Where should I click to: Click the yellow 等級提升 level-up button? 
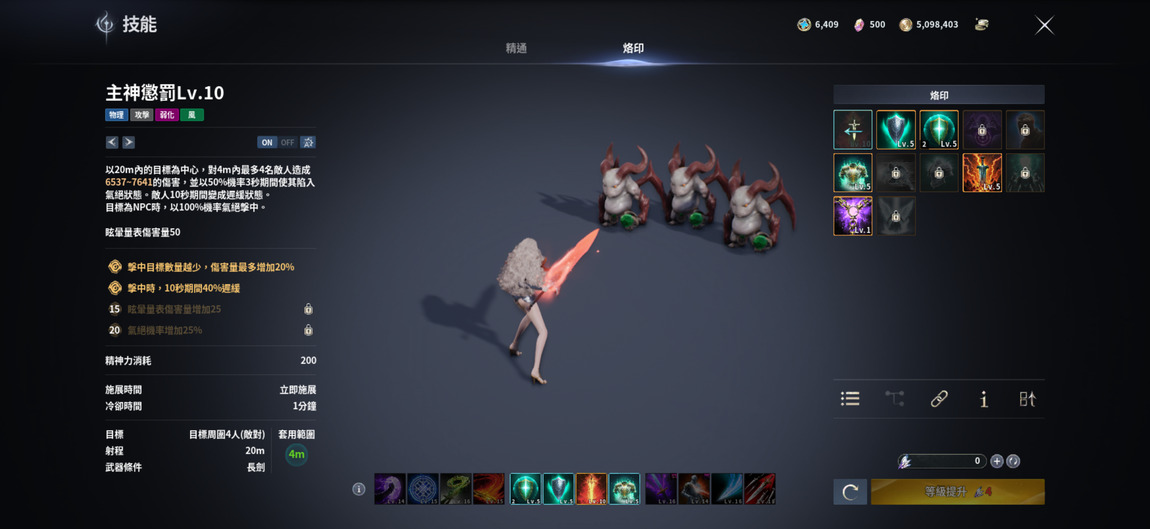point(957,491)
